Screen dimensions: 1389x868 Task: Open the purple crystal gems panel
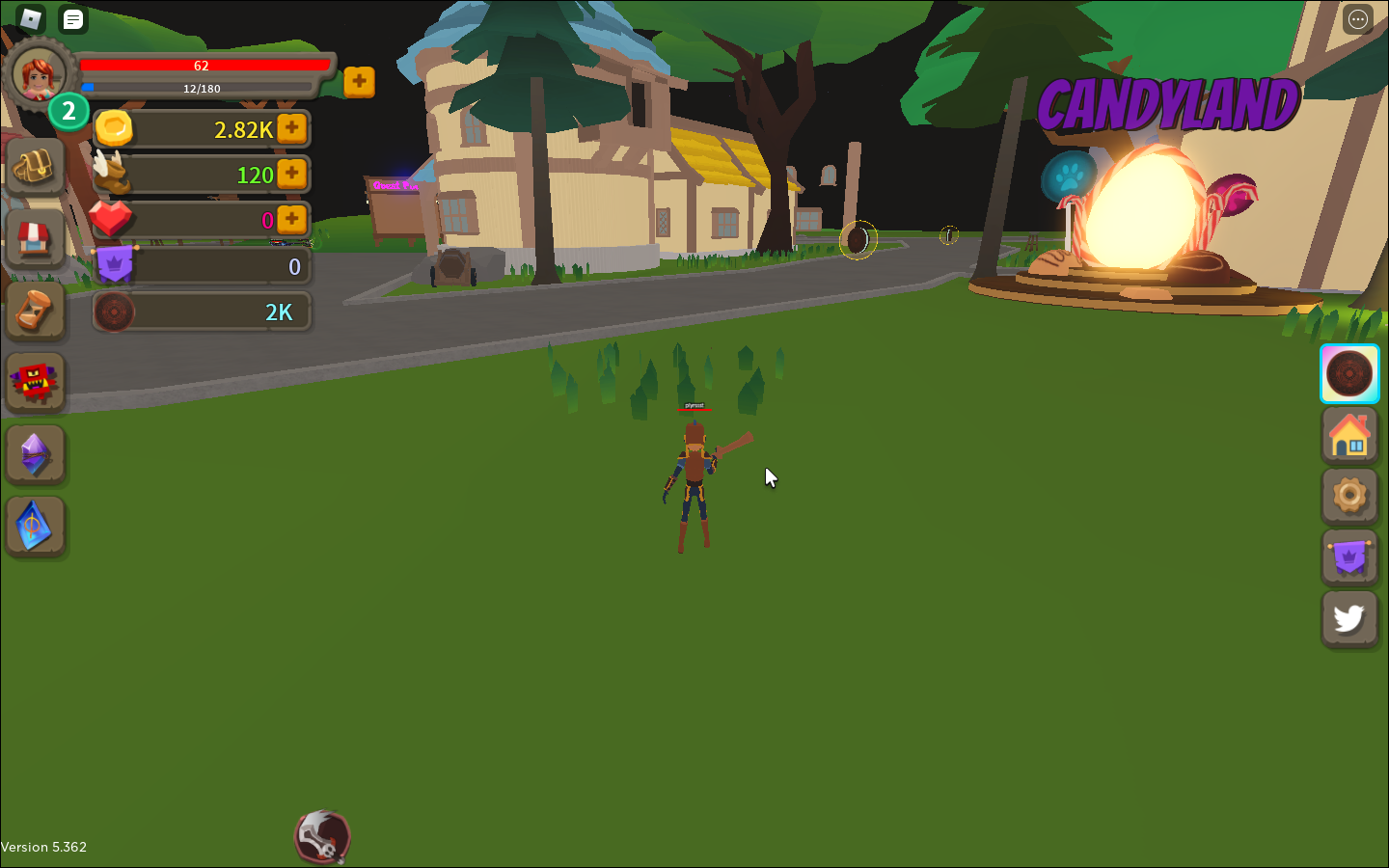[35, 454]
